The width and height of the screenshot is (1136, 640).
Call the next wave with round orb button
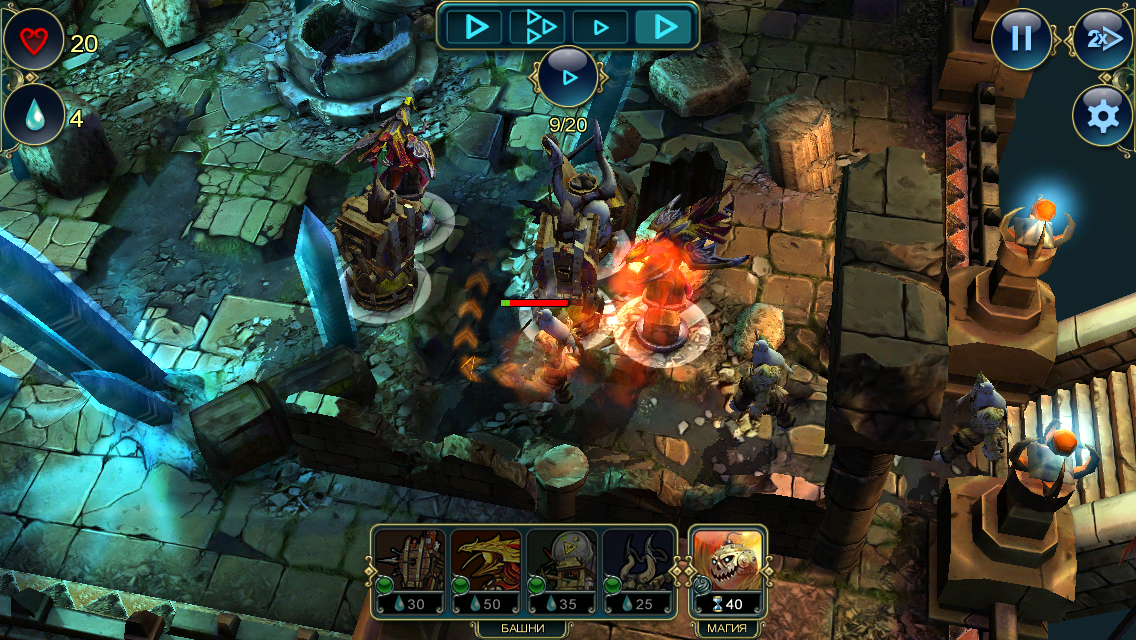[x=568, y=76]
